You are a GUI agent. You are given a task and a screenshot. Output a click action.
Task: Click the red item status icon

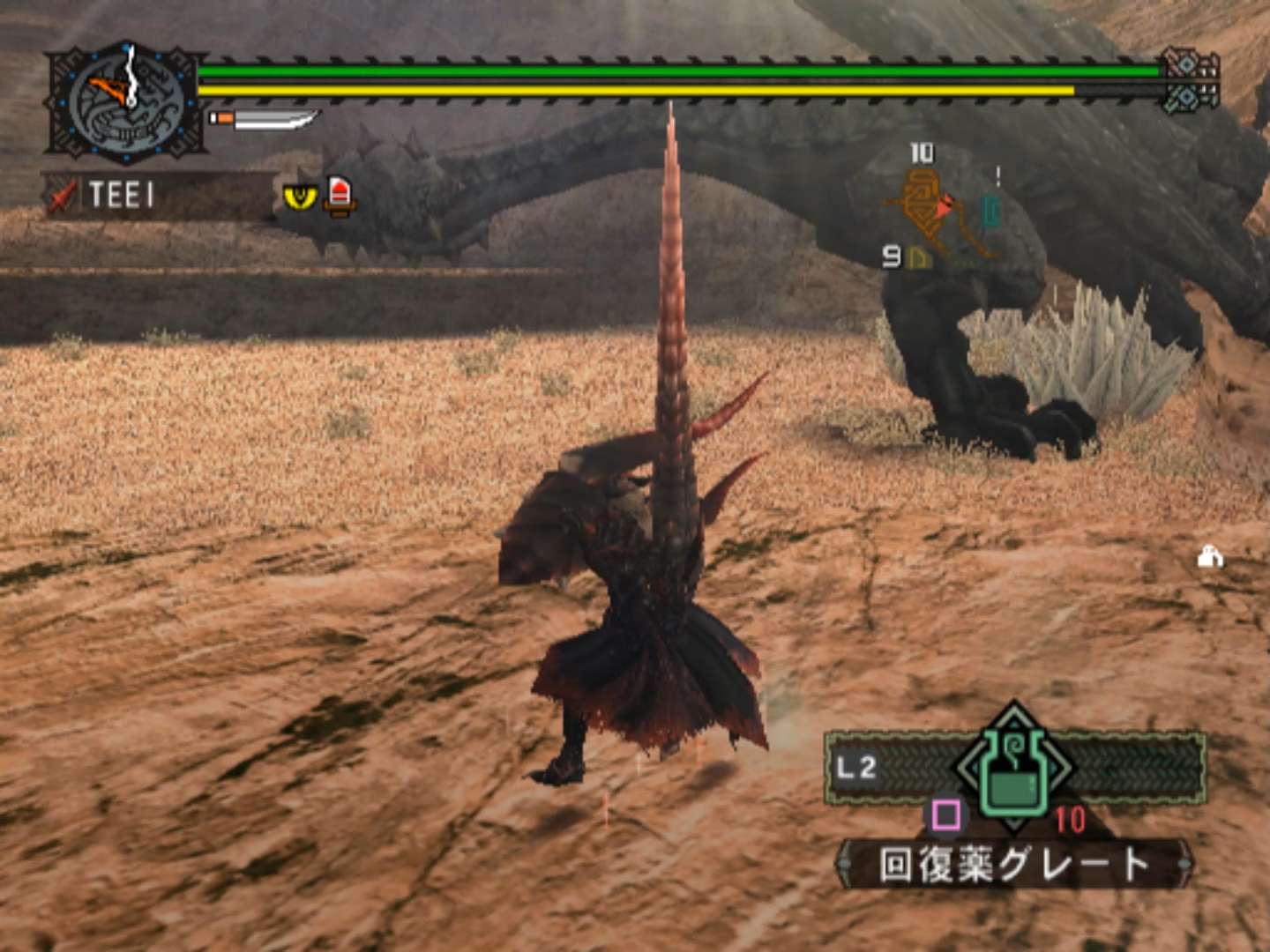click(x=340, y=195)
